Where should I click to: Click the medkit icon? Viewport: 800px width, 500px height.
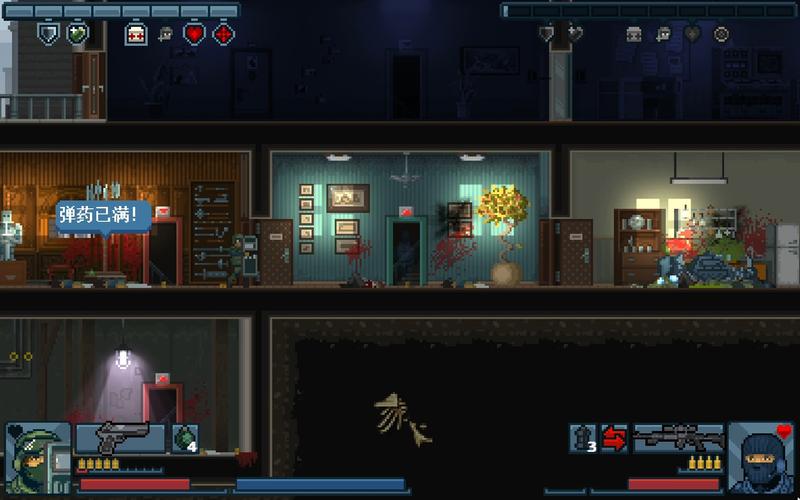[136, 34]
